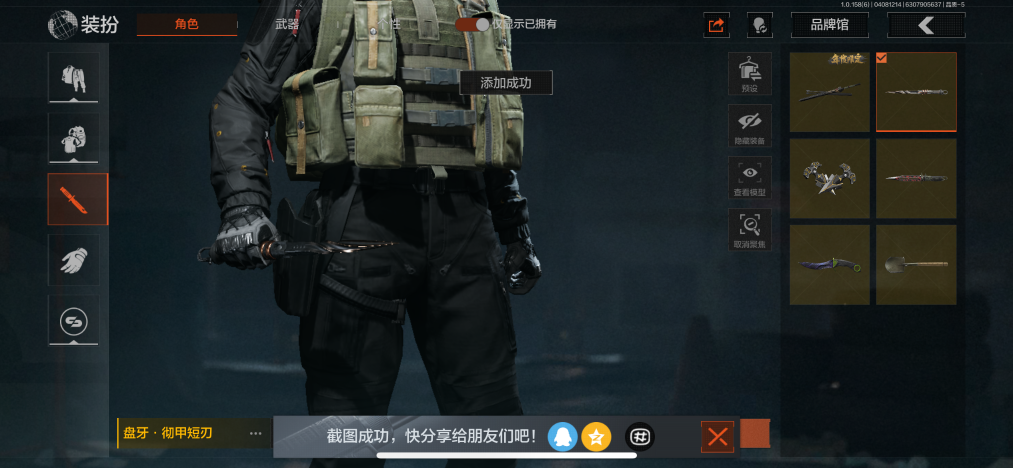Open the chain-link category icon
This screenshot has width=1013, height=468.
(74, 321)
